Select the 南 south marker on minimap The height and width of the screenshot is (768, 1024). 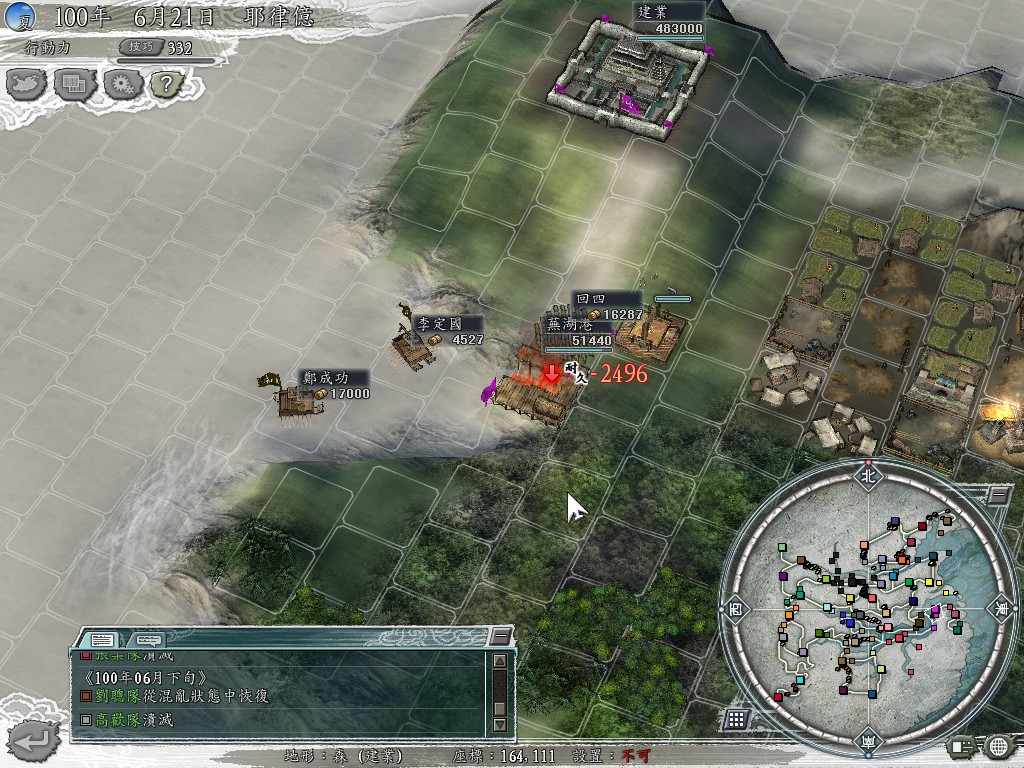pyautogui.click(x=867, y=742)
